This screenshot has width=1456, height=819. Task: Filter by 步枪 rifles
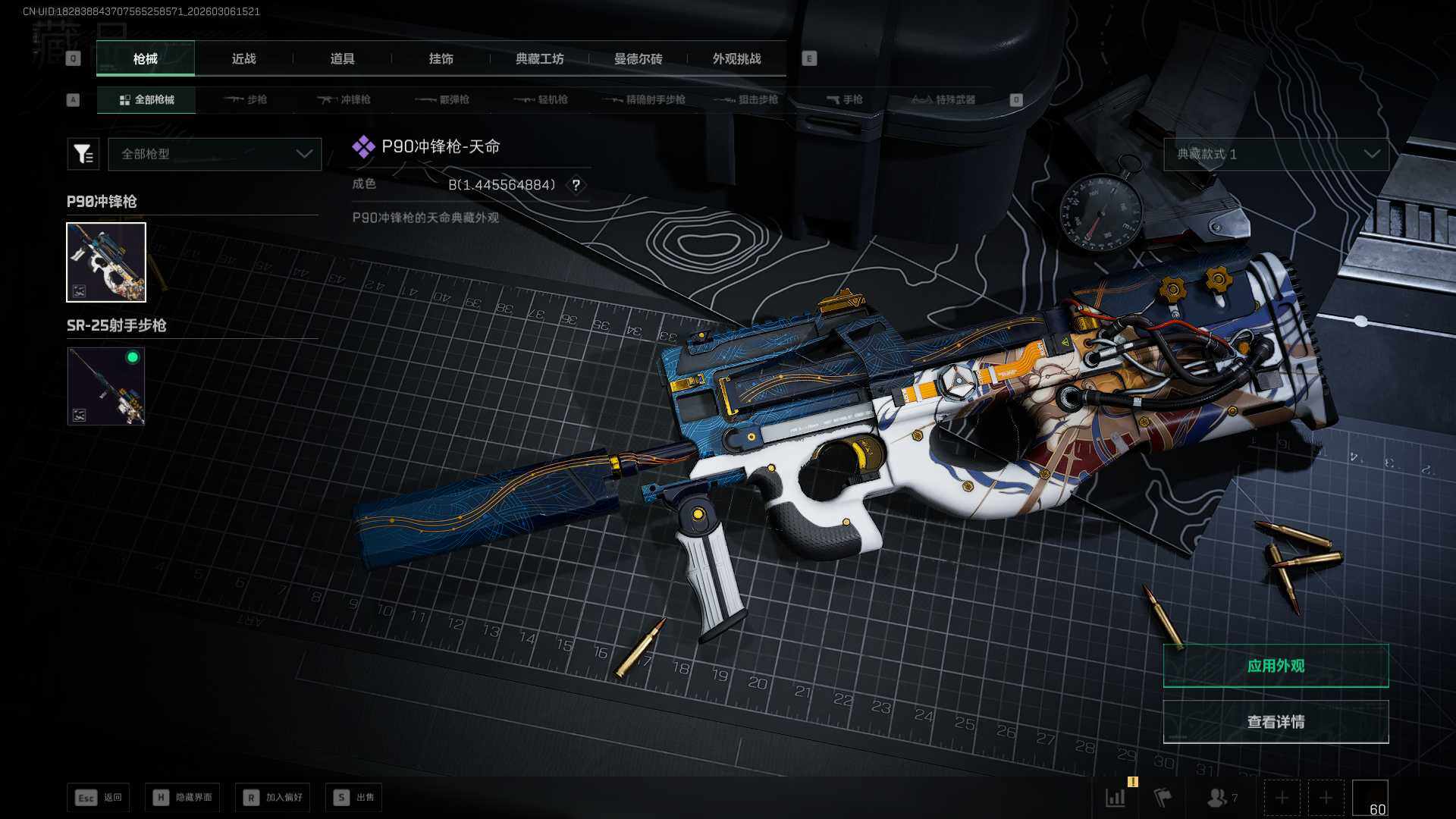pyautogui.click(x=246, y=100)
